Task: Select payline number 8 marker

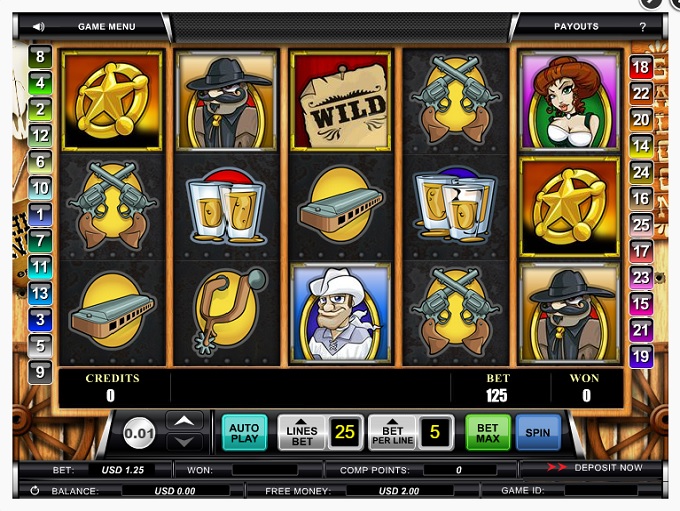Action: click(x=40, y=56)
